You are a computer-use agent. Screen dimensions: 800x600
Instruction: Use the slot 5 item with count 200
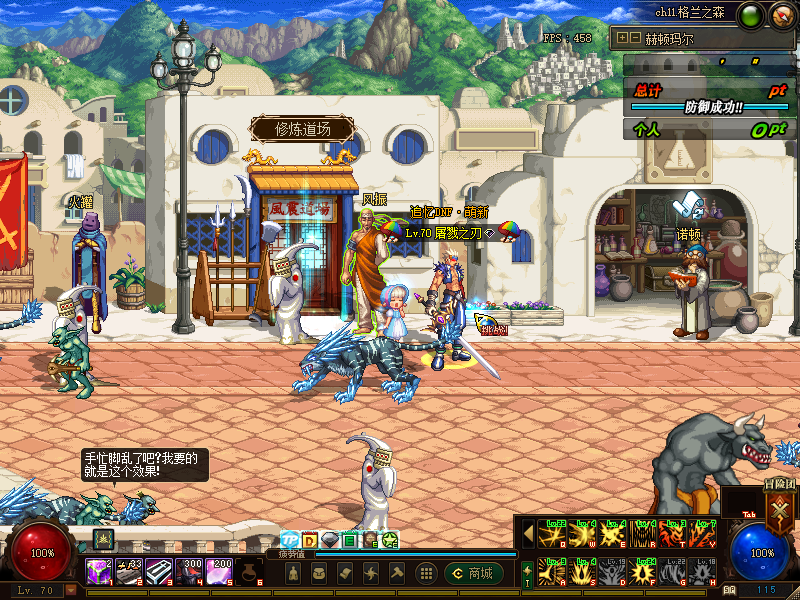tap(218, 572)
